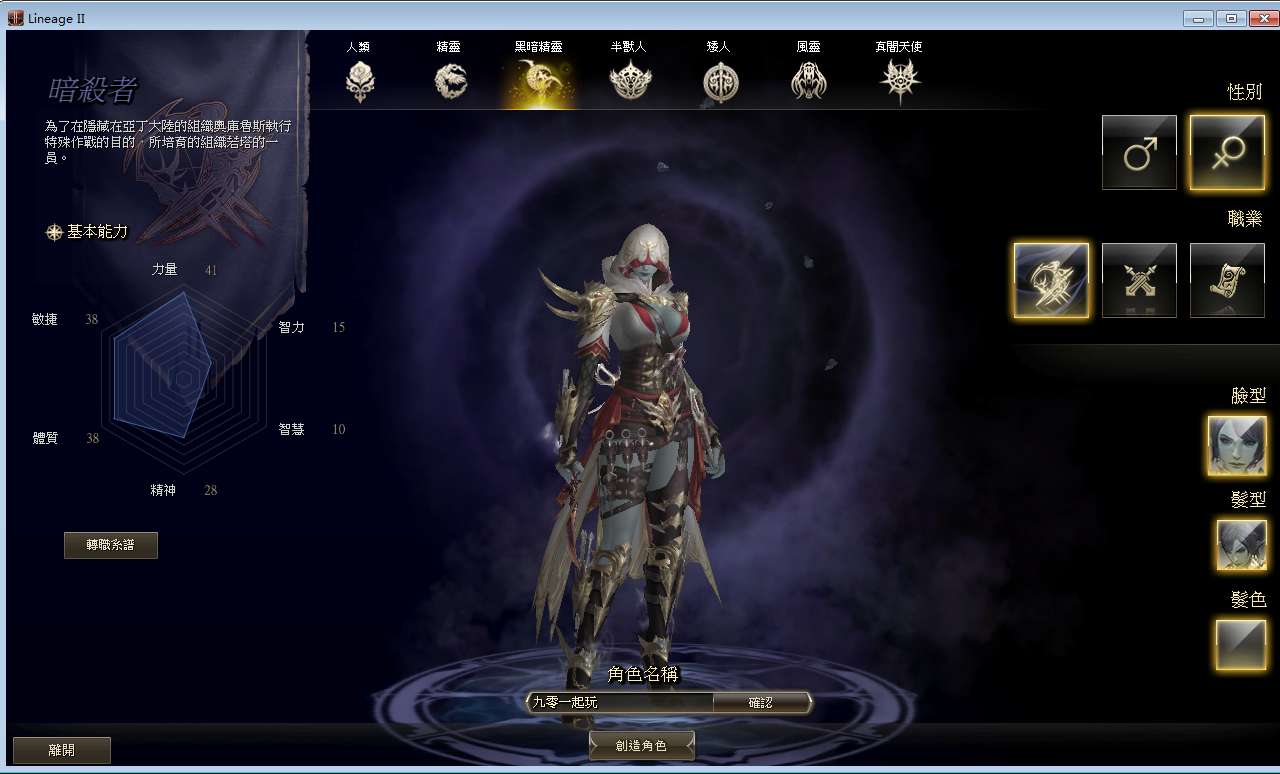The width and height of the screenshot is (1280, 774).
Task: Choose the 風靈 race emblem
Action: 808,80
